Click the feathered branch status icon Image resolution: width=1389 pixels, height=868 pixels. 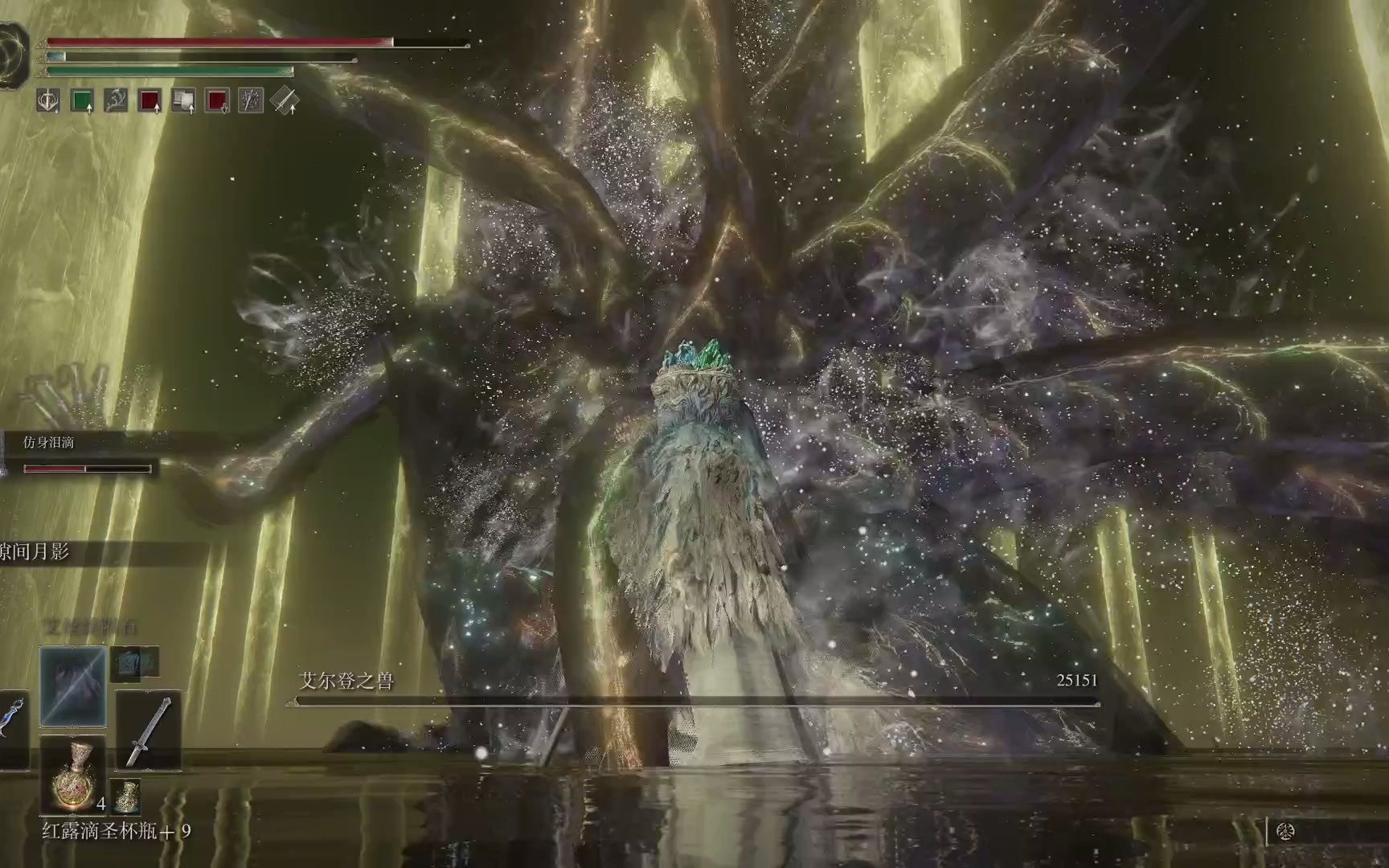pos(252,101)
